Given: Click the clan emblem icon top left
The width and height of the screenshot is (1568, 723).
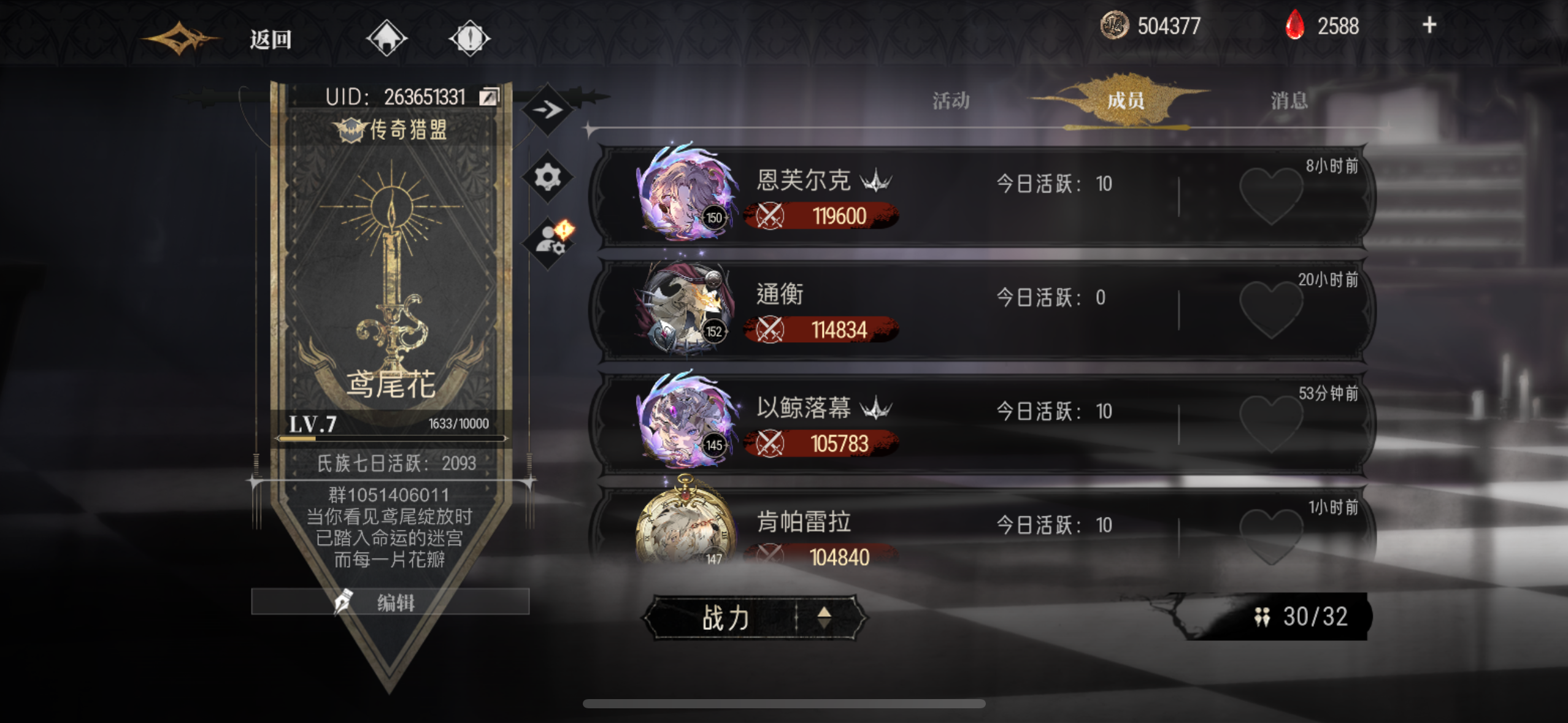Looking at the screenshot, I should coord(181,38).
